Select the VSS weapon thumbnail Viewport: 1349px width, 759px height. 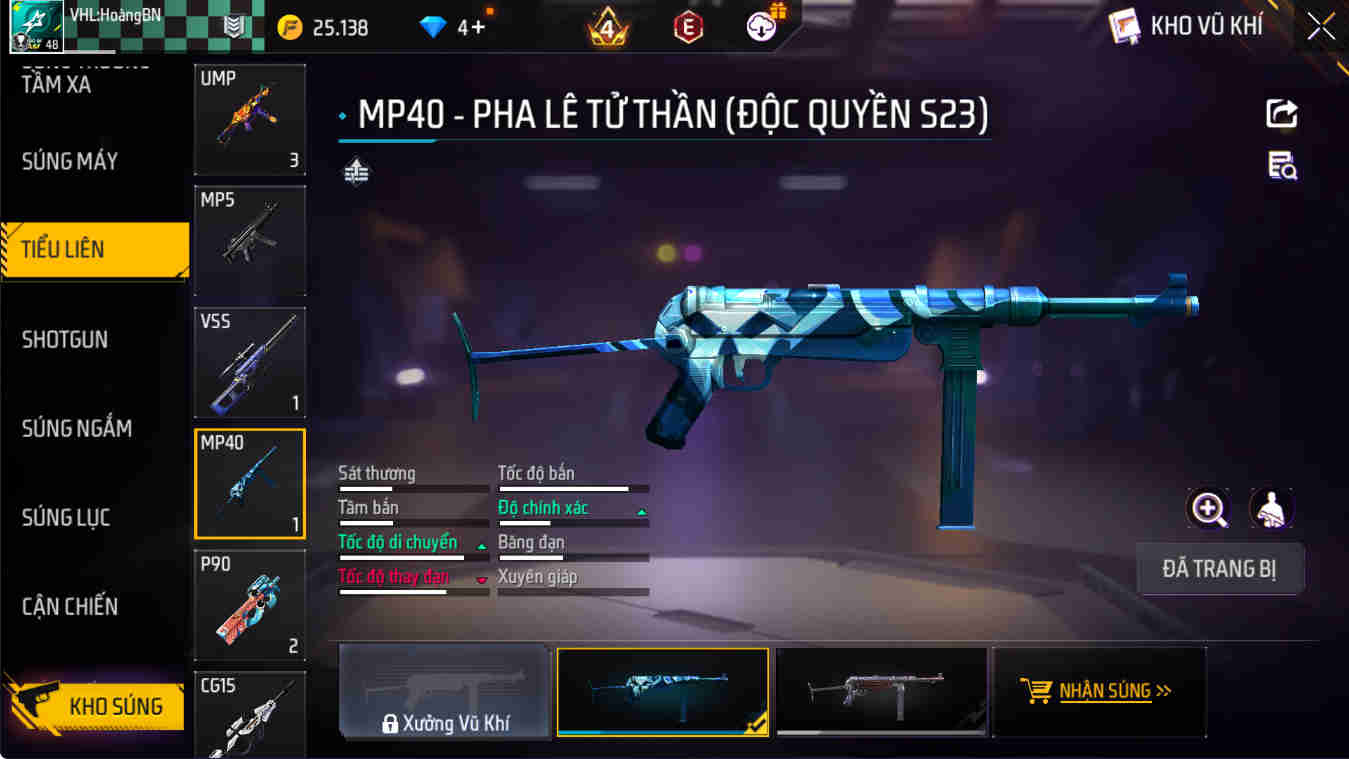click(x=249, y=362)
